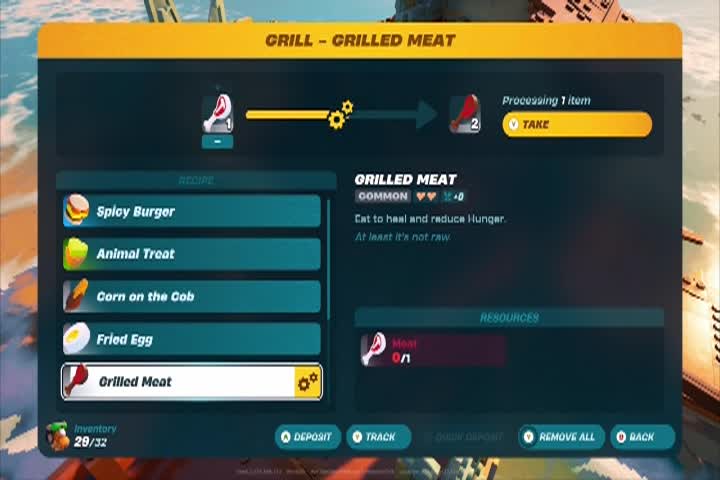Click the raw meat input slot

coord(218,114)
